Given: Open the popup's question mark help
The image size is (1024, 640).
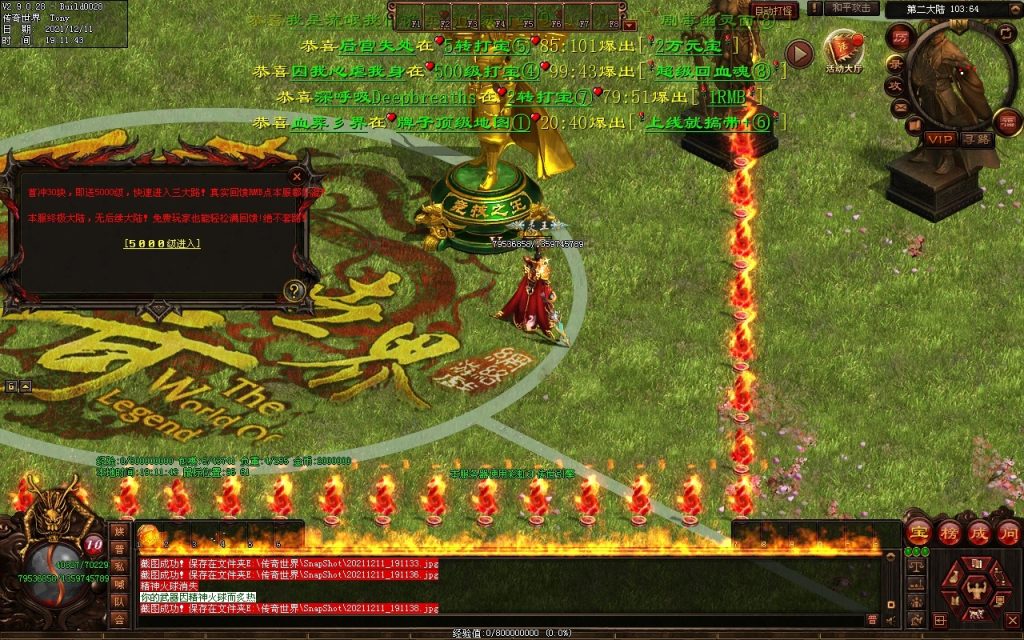Looking at the screenshot, I should (x=294, y=290).
